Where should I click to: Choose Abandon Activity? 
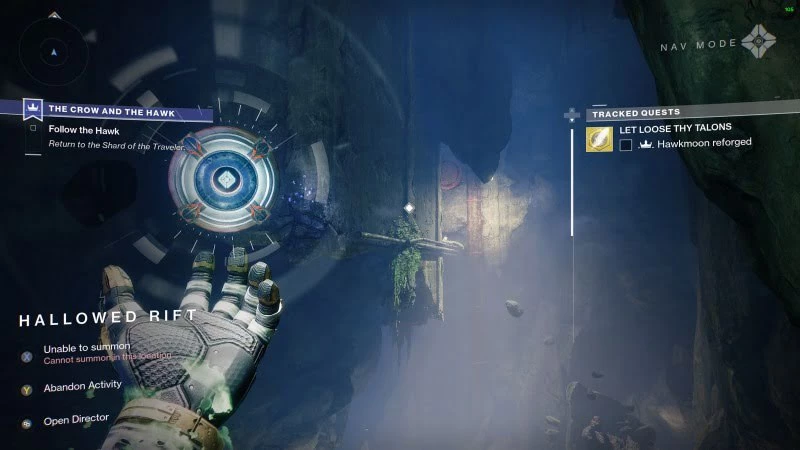83,384
